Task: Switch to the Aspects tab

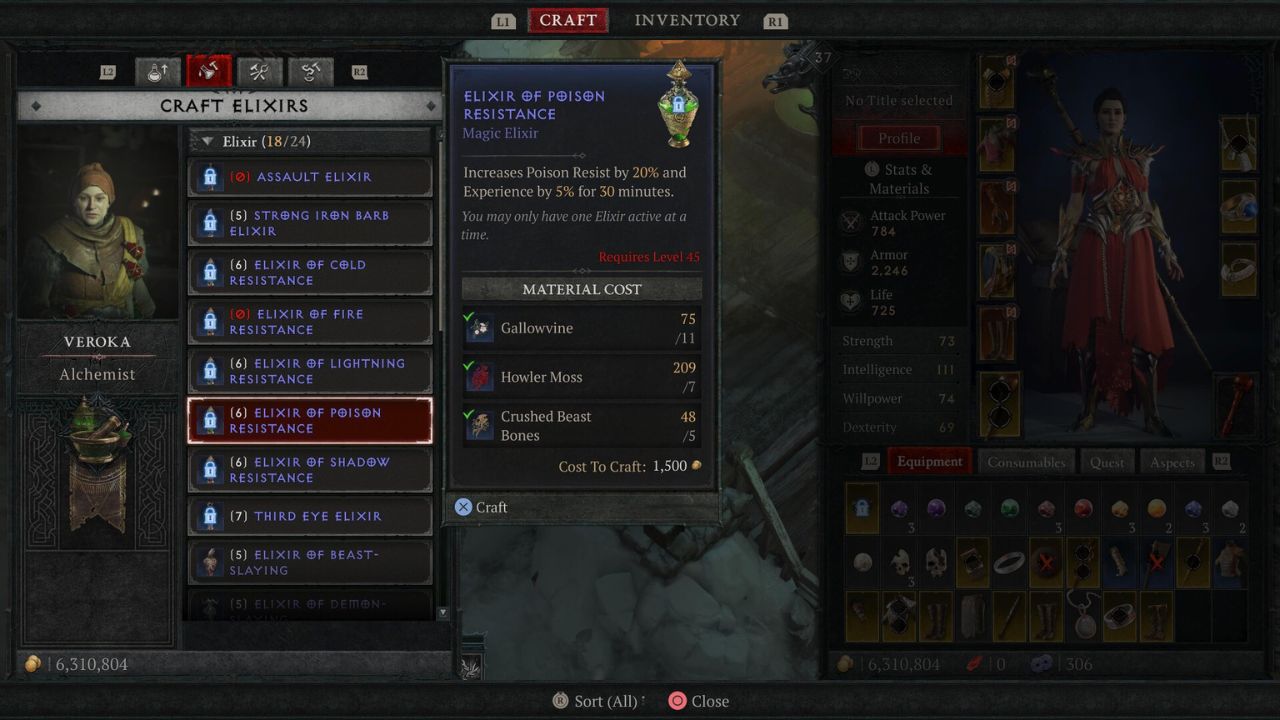Action: (x=1172, y=461)
